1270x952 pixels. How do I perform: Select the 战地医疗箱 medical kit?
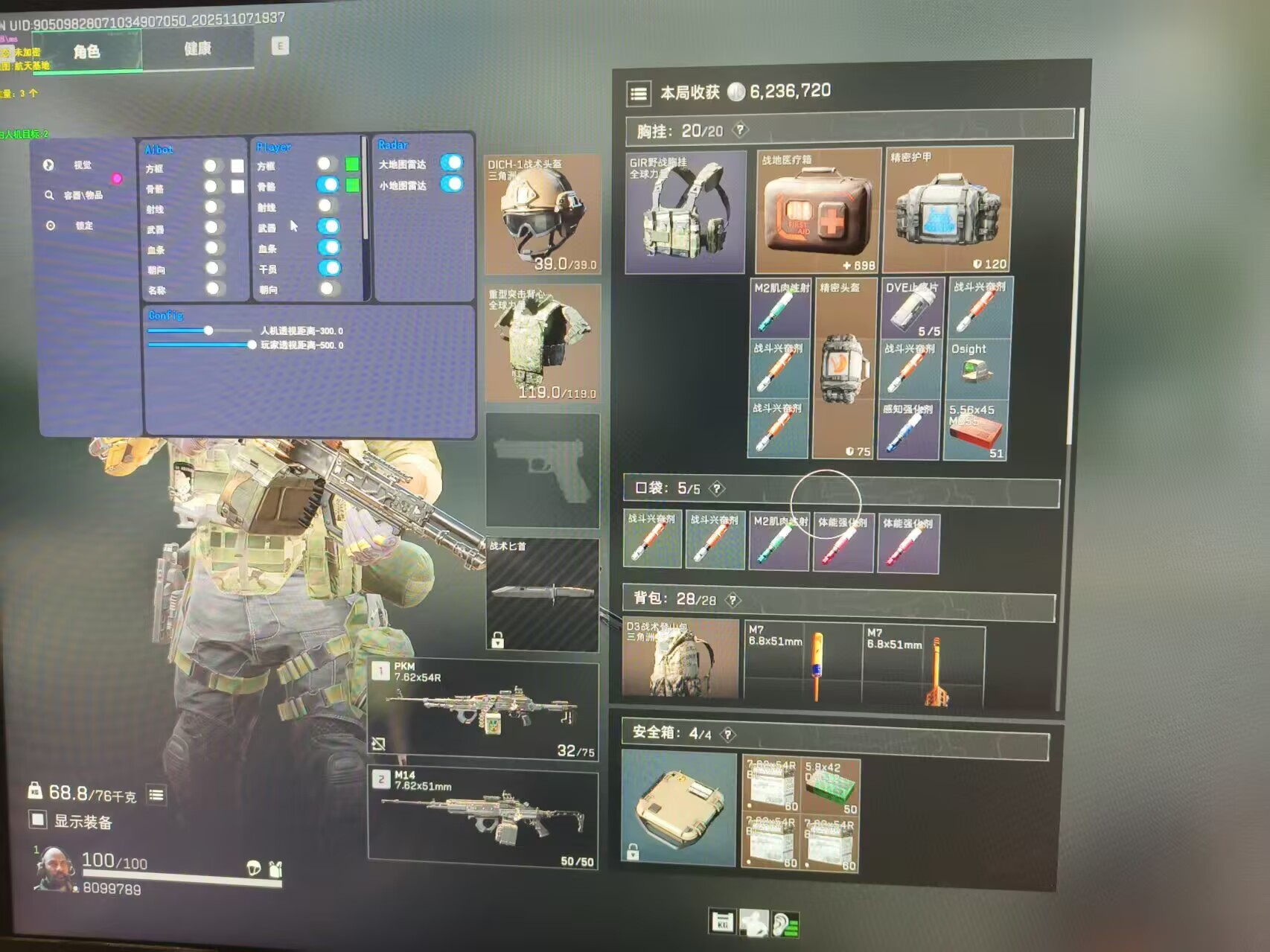[818, 211]
